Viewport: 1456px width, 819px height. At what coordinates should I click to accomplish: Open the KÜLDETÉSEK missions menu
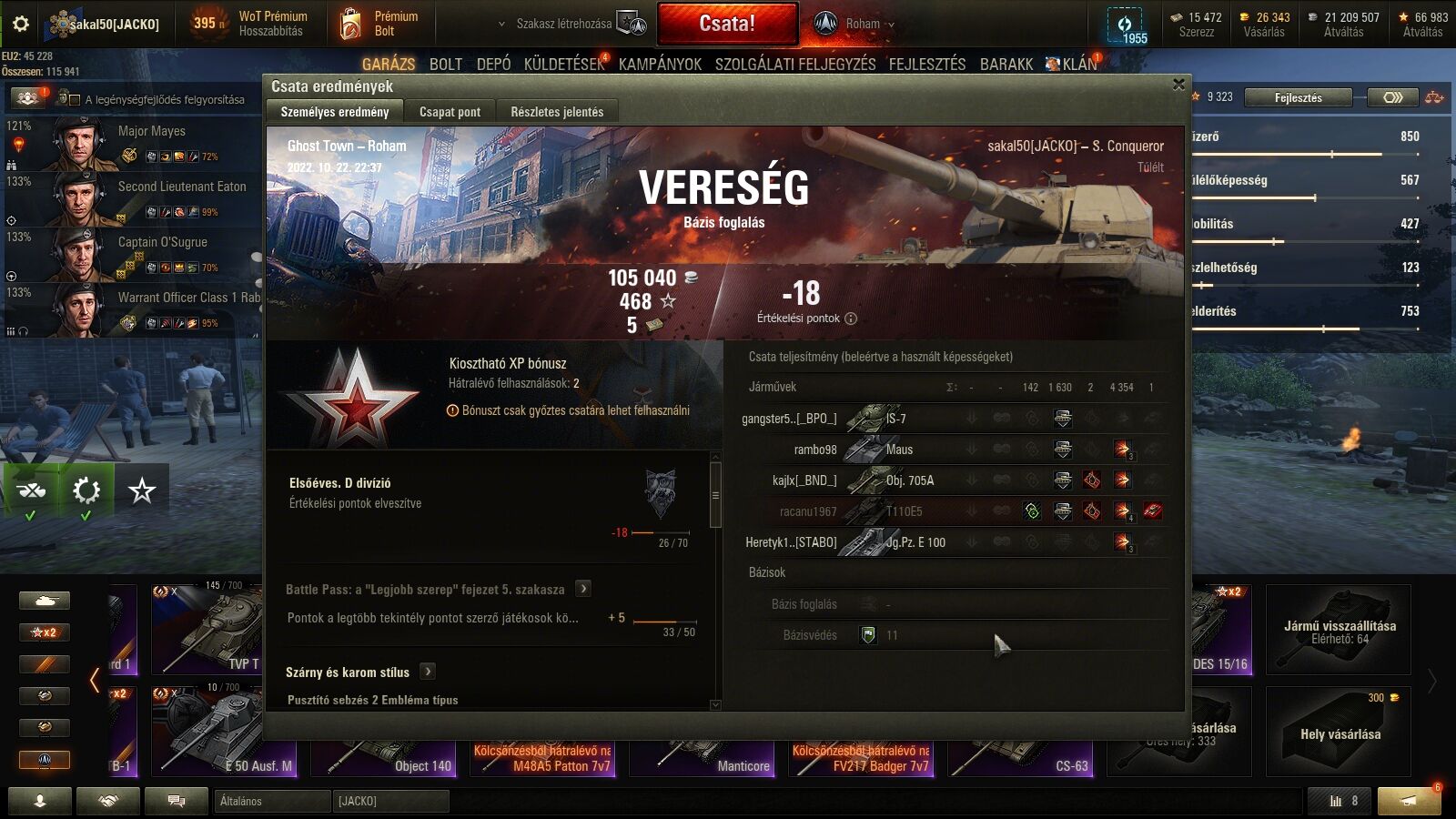(564, 64)
